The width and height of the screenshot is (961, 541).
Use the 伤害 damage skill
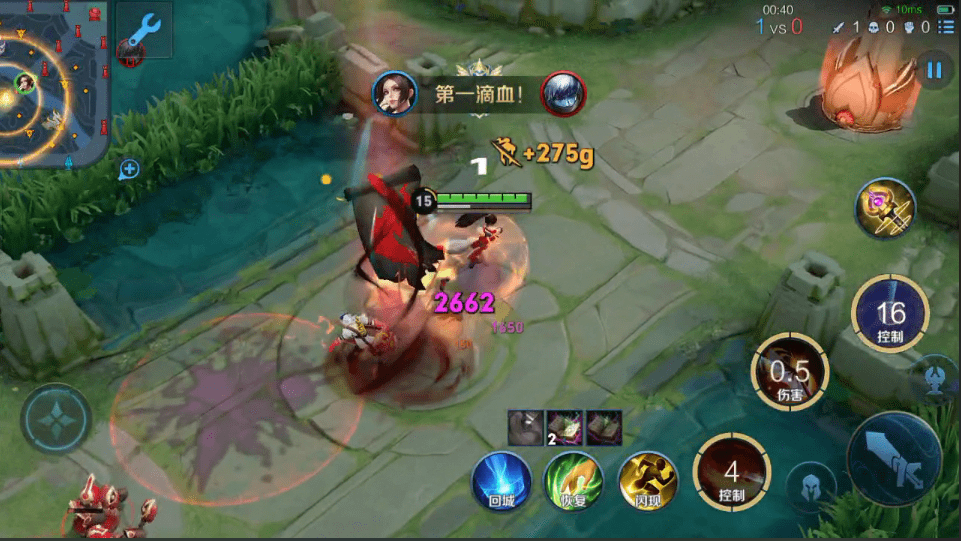790,372
